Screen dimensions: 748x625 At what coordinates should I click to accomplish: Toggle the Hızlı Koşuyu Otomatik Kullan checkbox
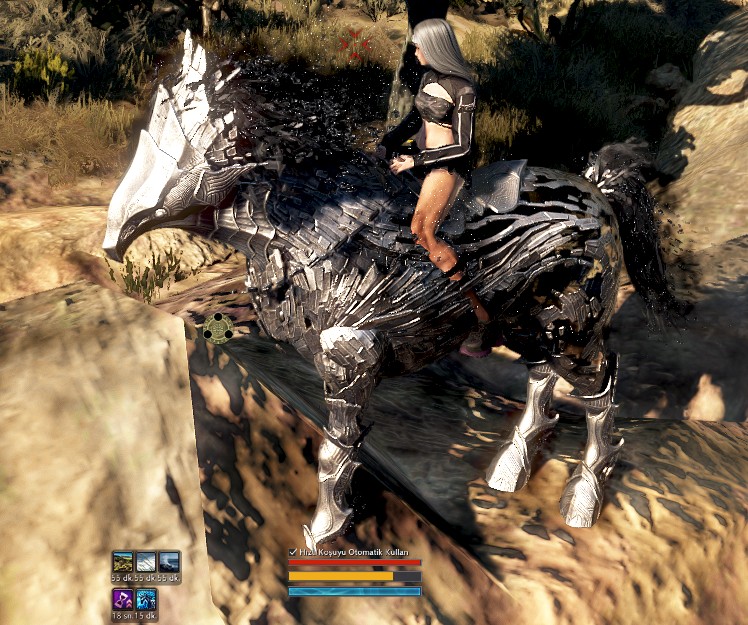pos(293,552)
